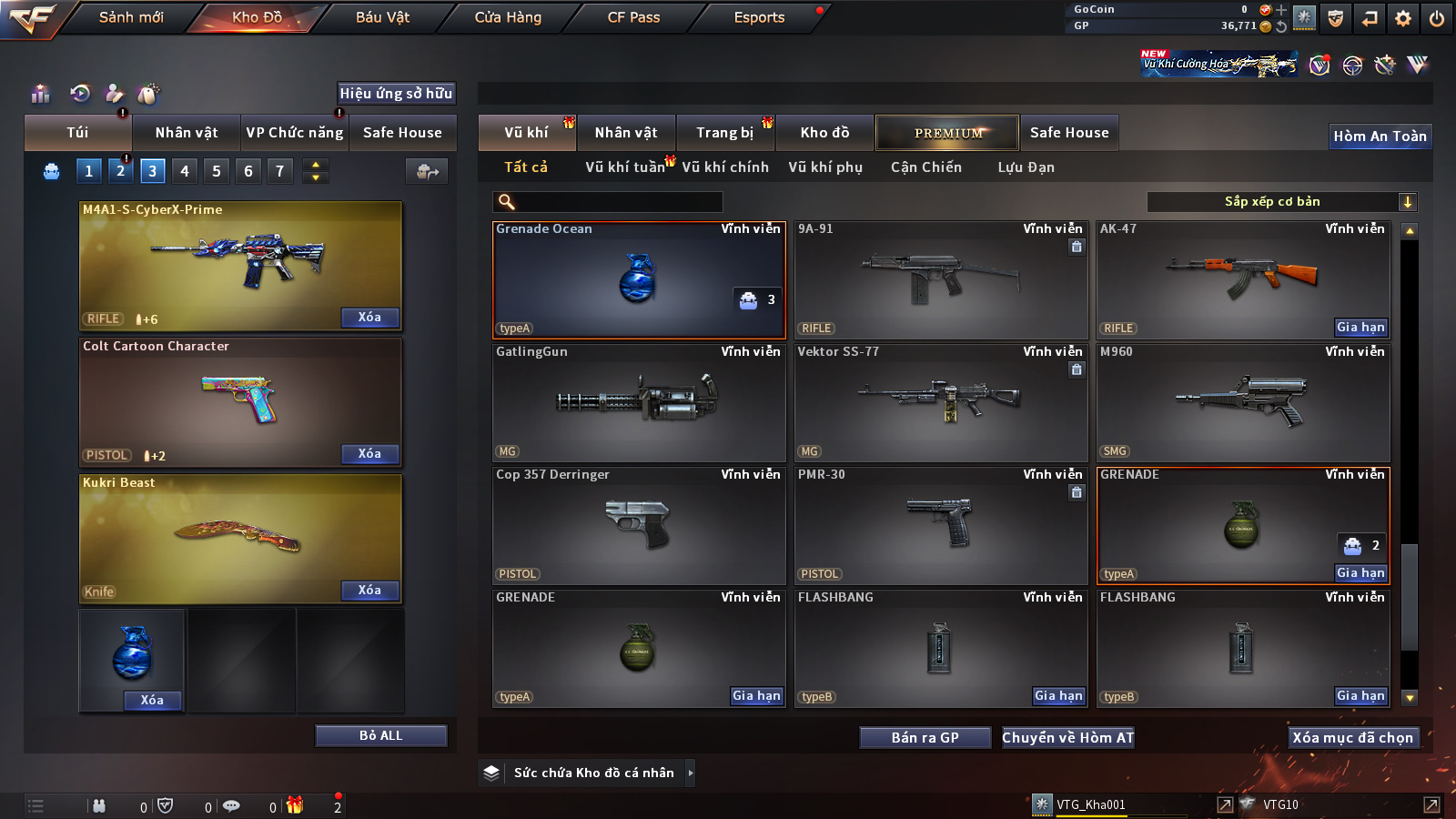
Task: Open the Esports menu
Action: coord(759,17)
